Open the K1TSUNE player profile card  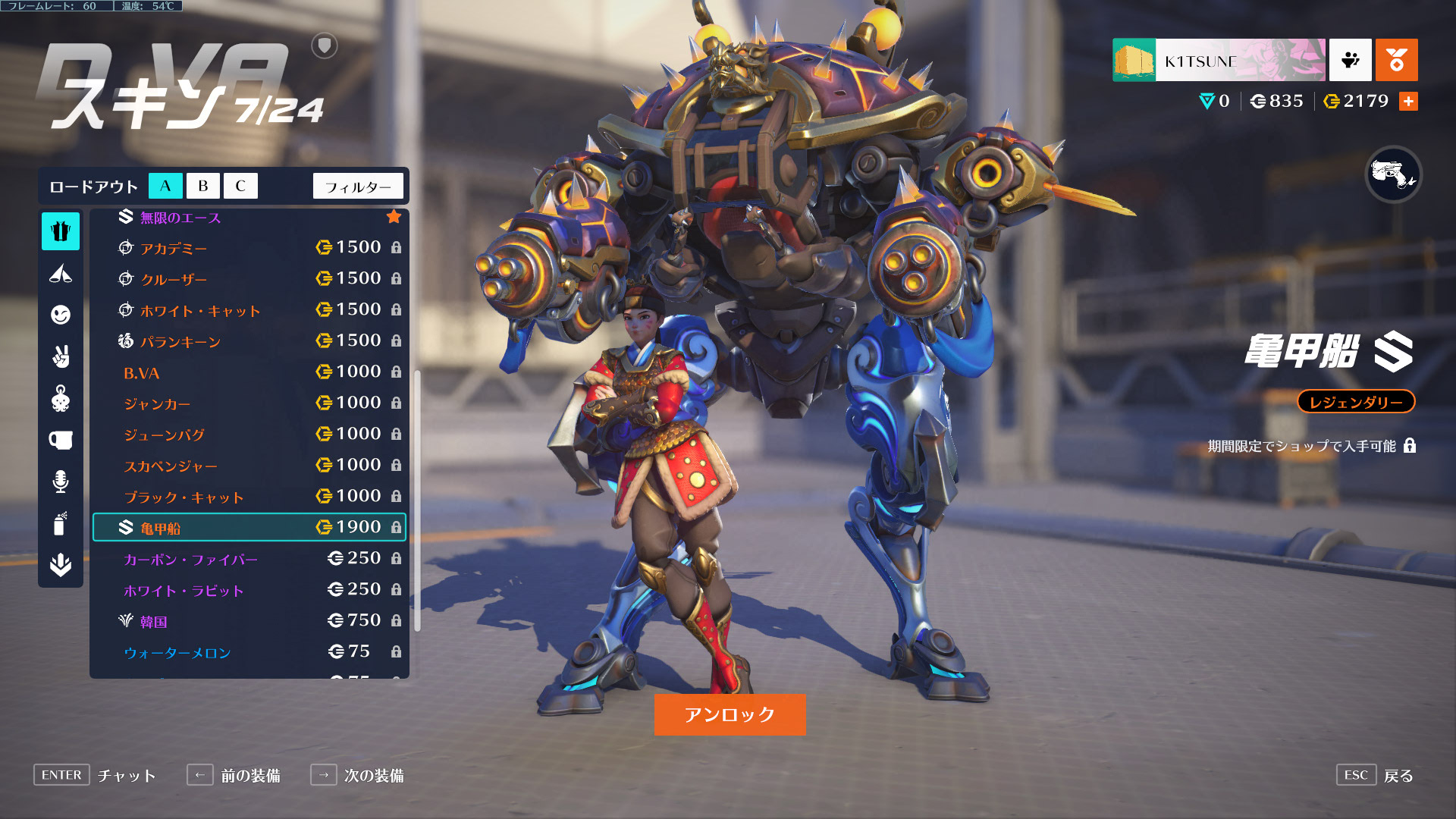pyautogui.click(x=1219, y=60)
